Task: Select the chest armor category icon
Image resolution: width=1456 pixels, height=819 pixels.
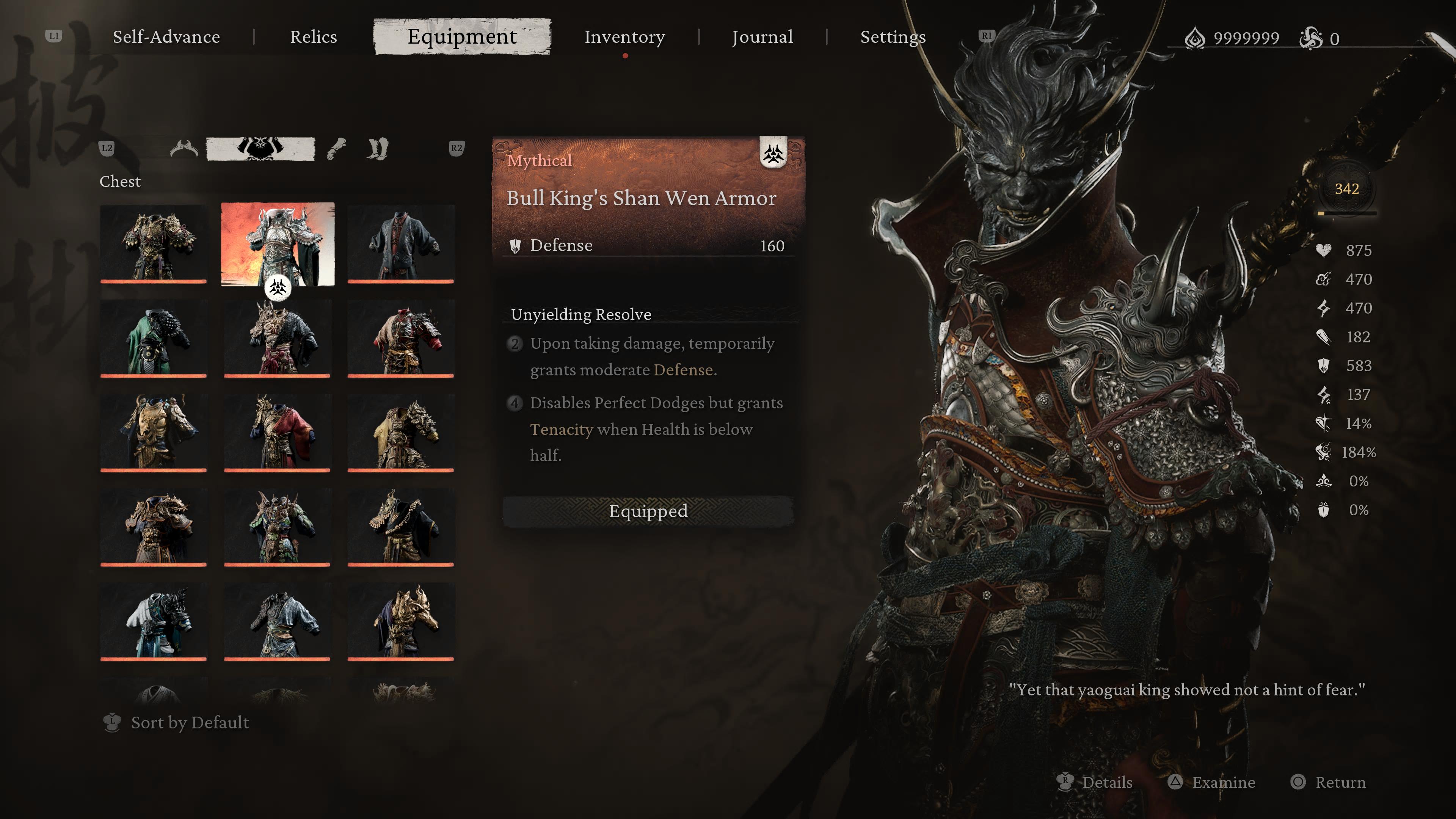Action: click(x=260, y=149)
